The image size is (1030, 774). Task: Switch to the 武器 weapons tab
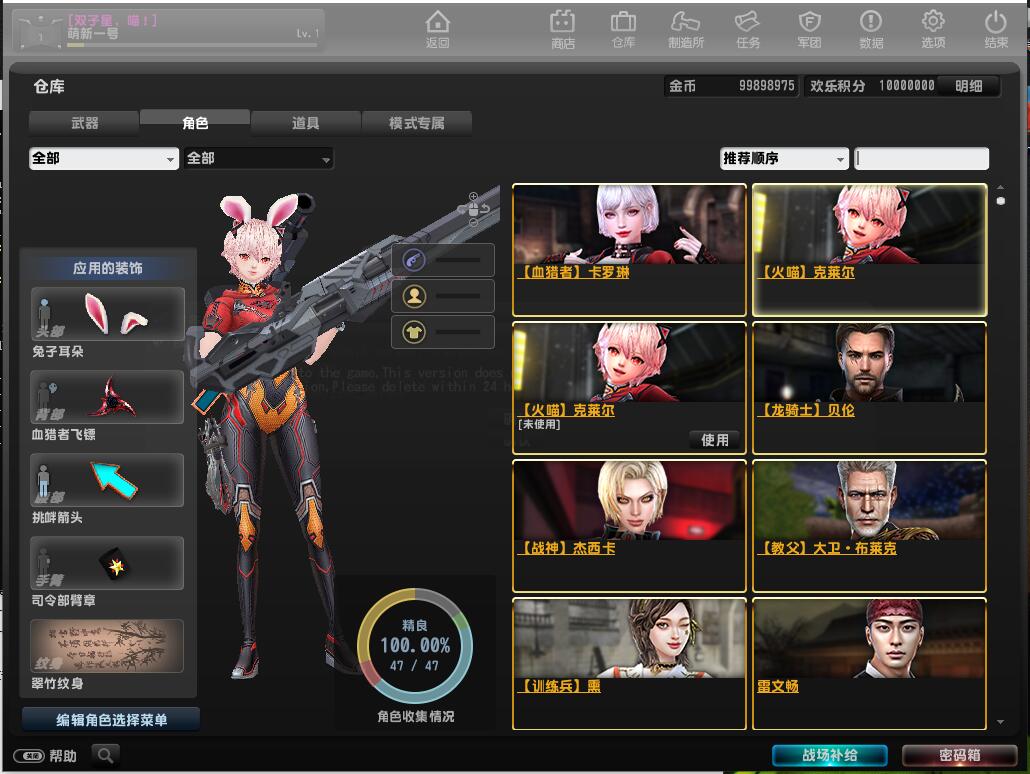click(84, 123)
